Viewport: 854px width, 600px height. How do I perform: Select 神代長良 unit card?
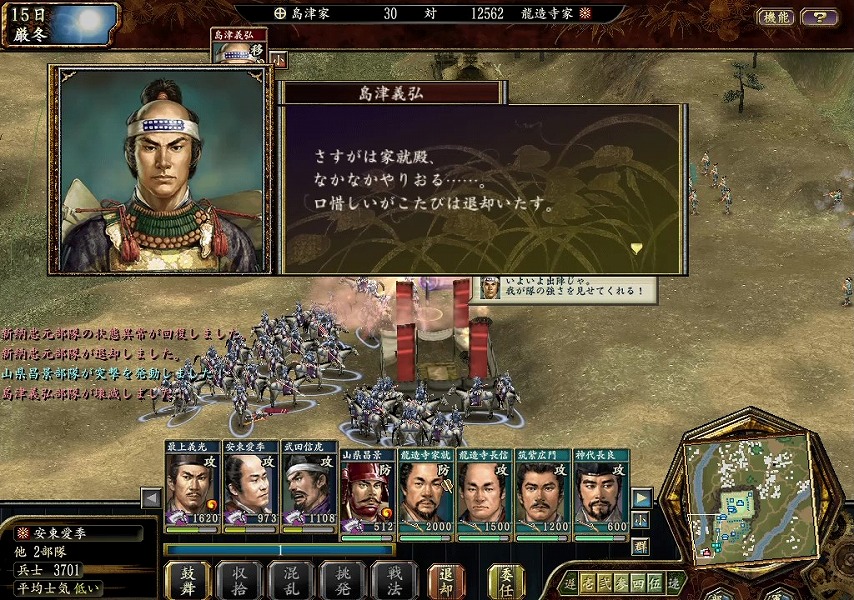tap(601, 492)
